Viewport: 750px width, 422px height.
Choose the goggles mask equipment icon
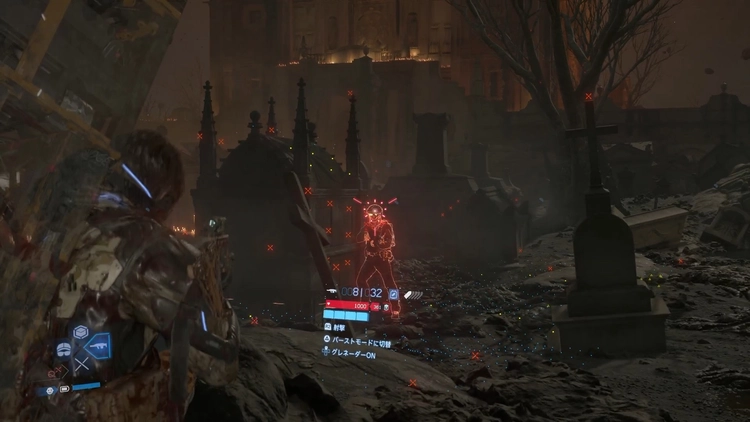(64, 349)
